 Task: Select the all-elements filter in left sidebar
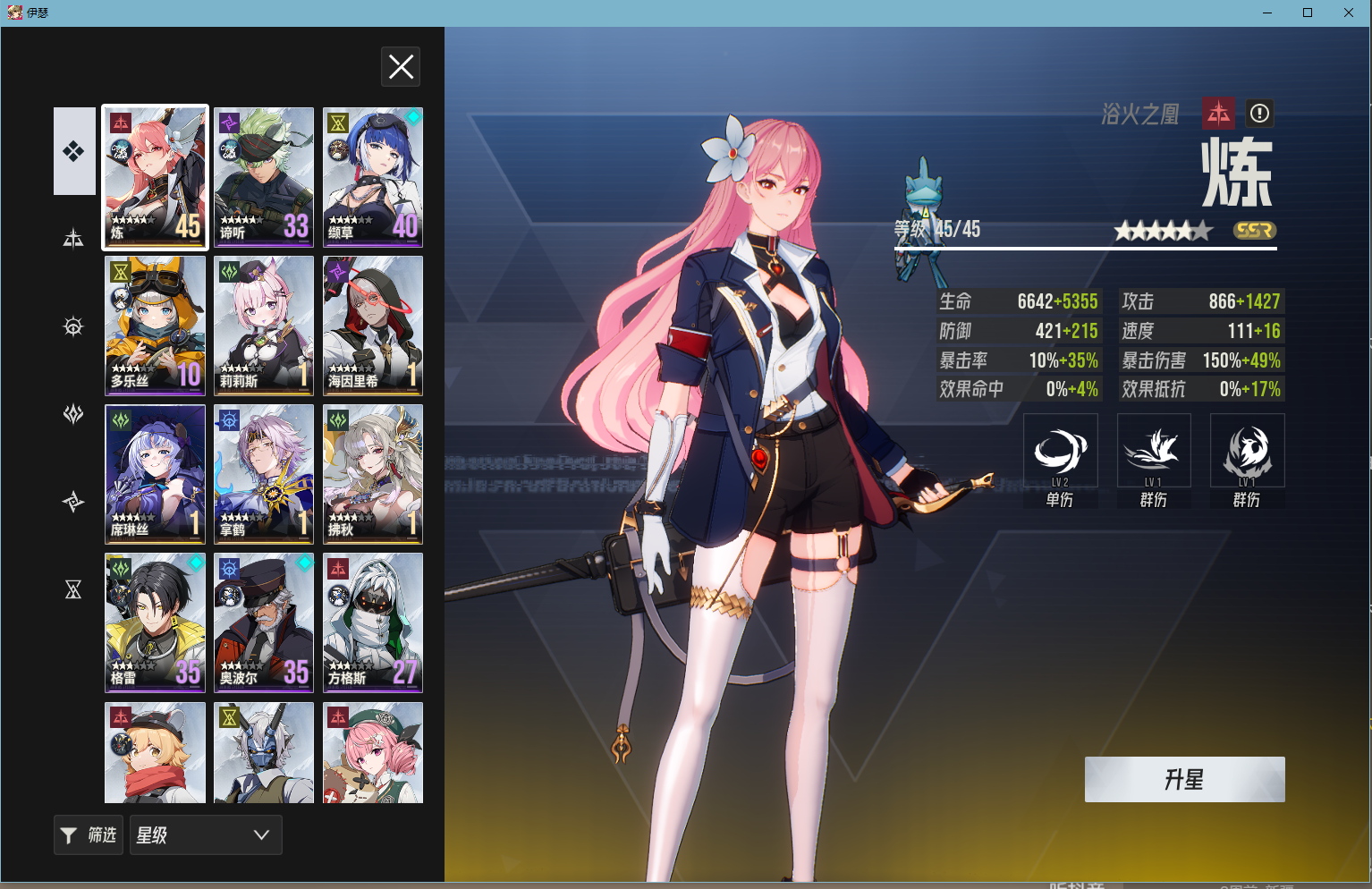coord(74,150)
